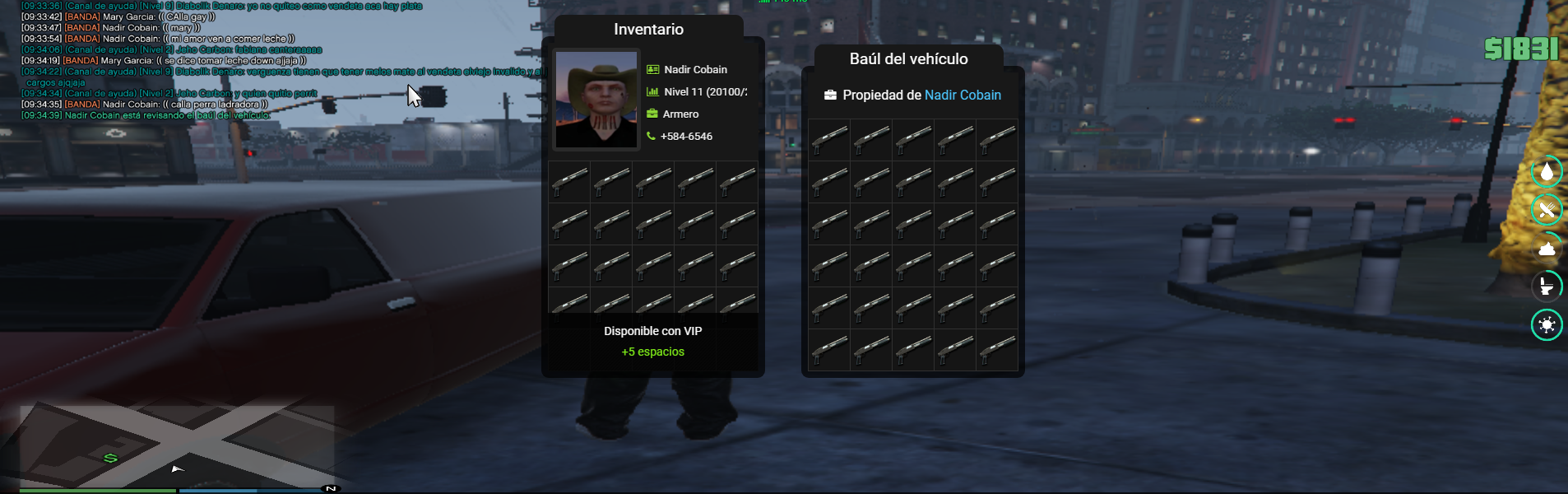The image size is (1568, 494).
Task: Click the water drop thirst icon
Action: [1547, 171]
